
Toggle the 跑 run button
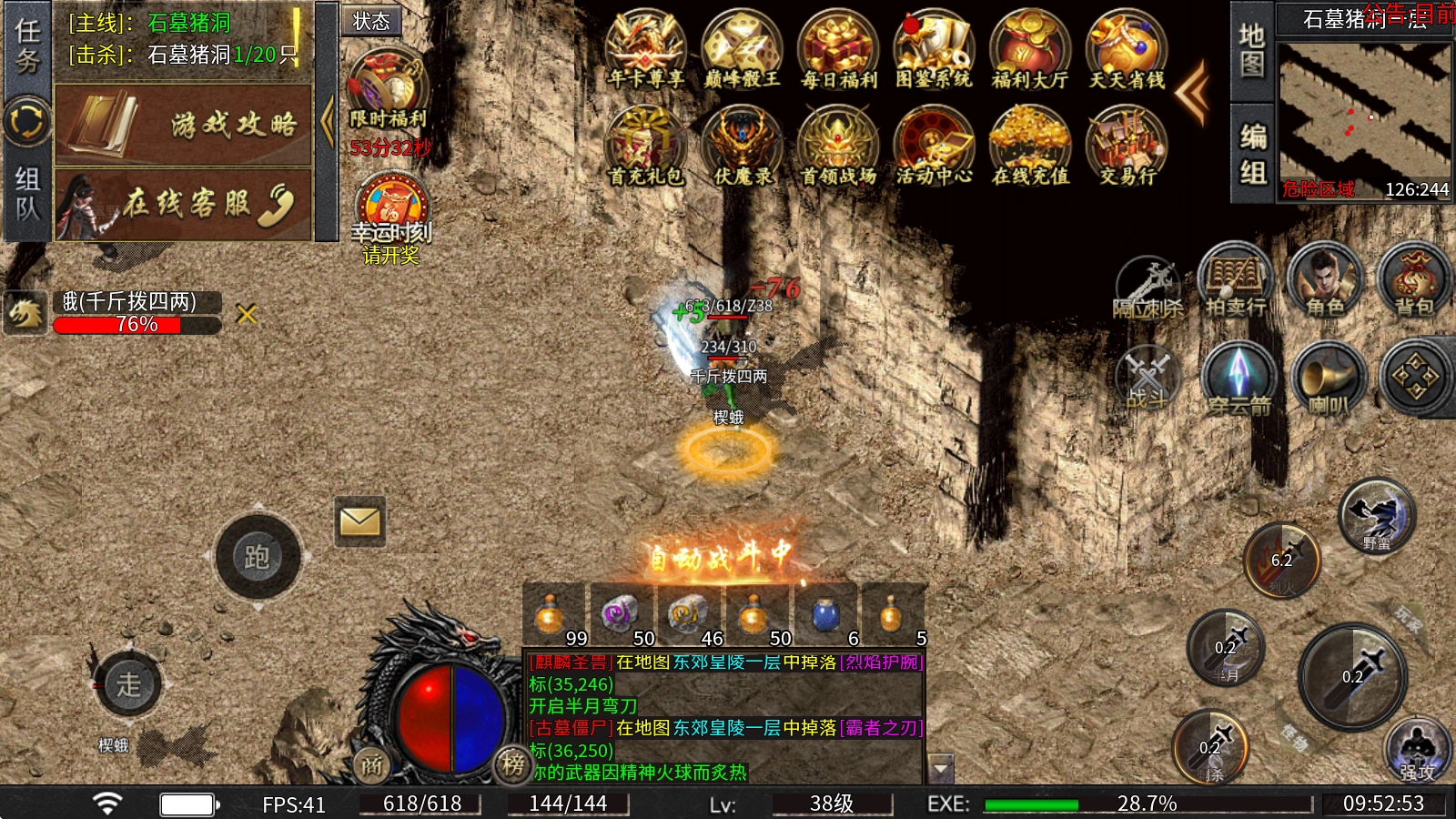258,556
